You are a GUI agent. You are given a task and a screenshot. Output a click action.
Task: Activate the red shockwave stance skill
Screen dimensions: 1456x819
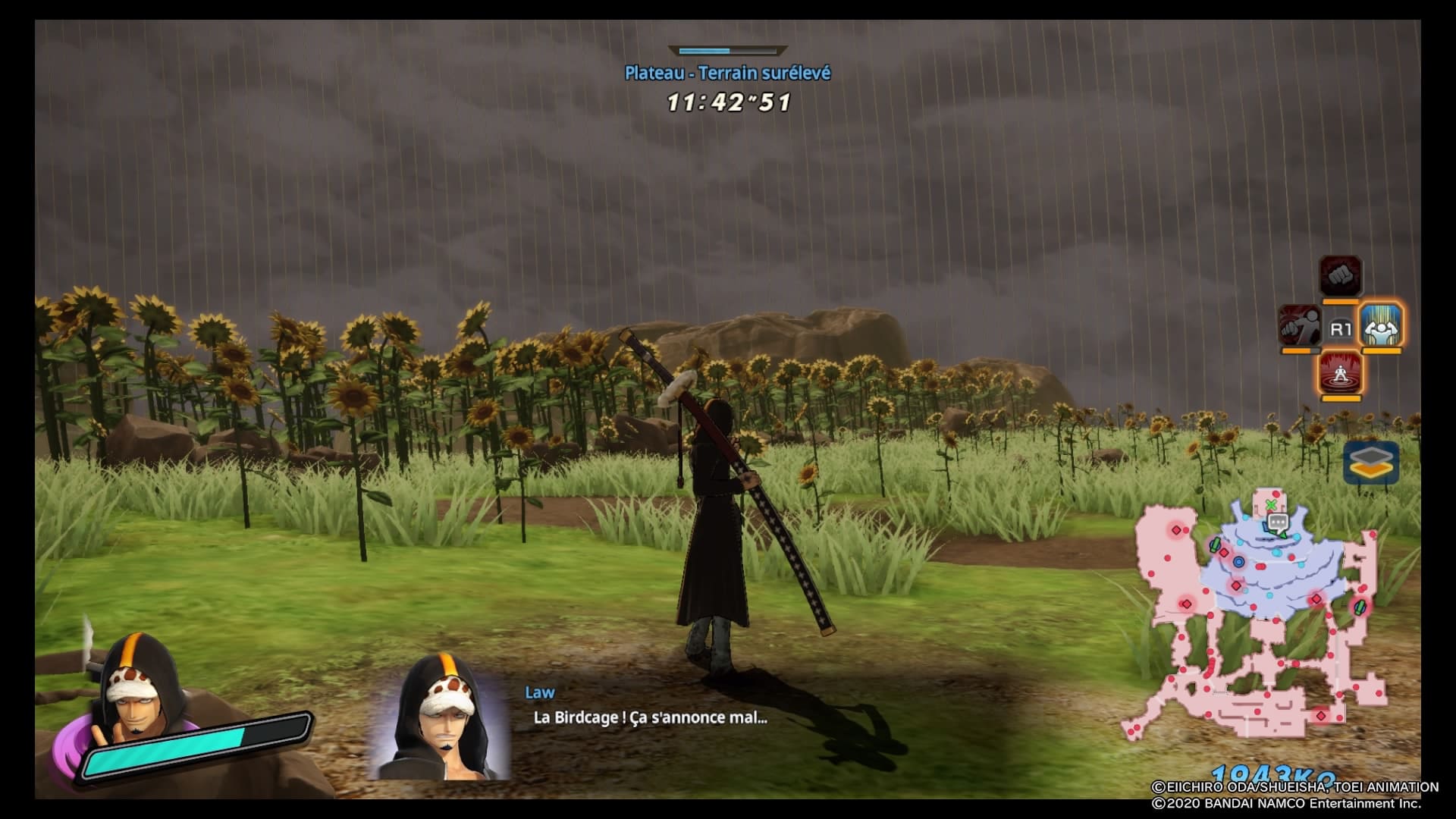[x=1340, y=373]
